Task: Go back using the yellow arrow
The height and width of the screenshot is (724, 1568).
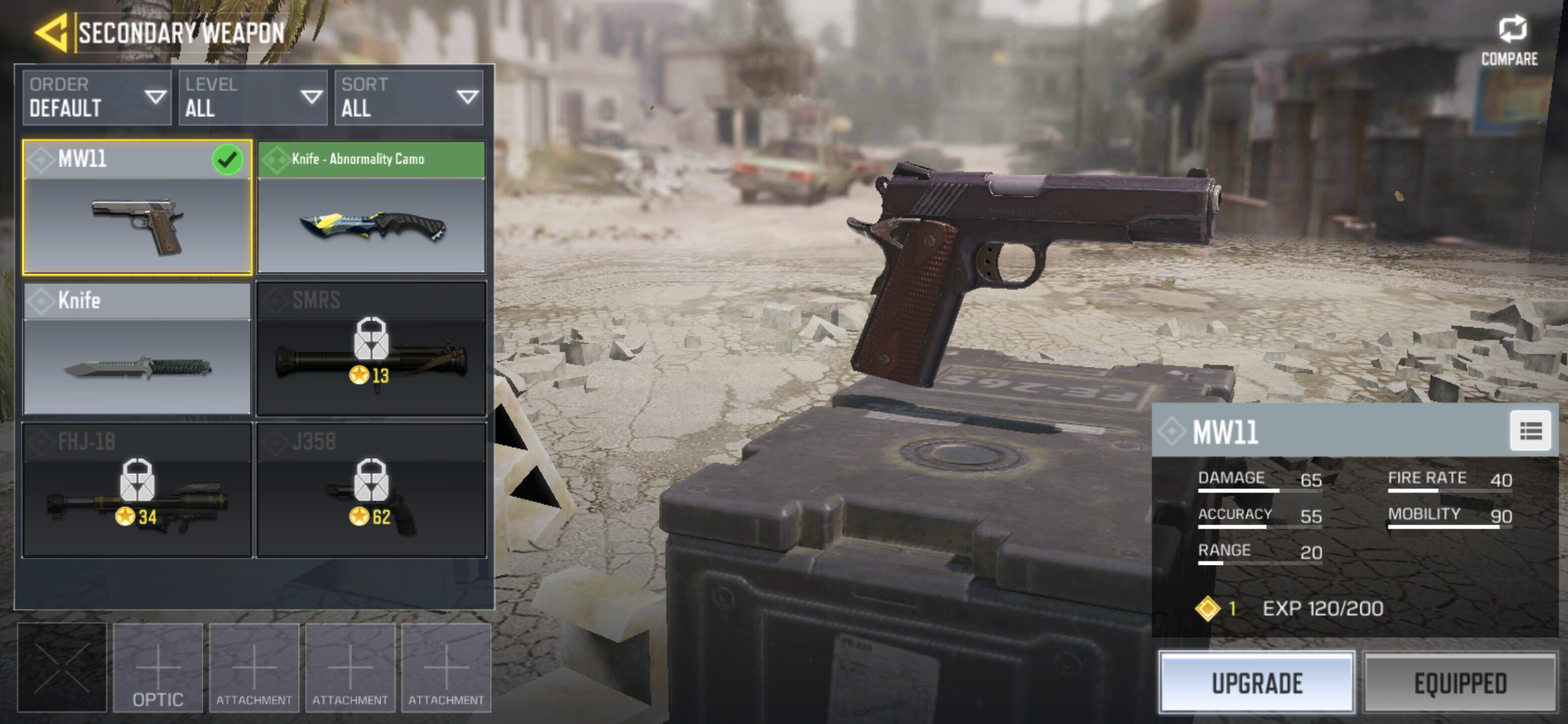Action: [52, 32]
